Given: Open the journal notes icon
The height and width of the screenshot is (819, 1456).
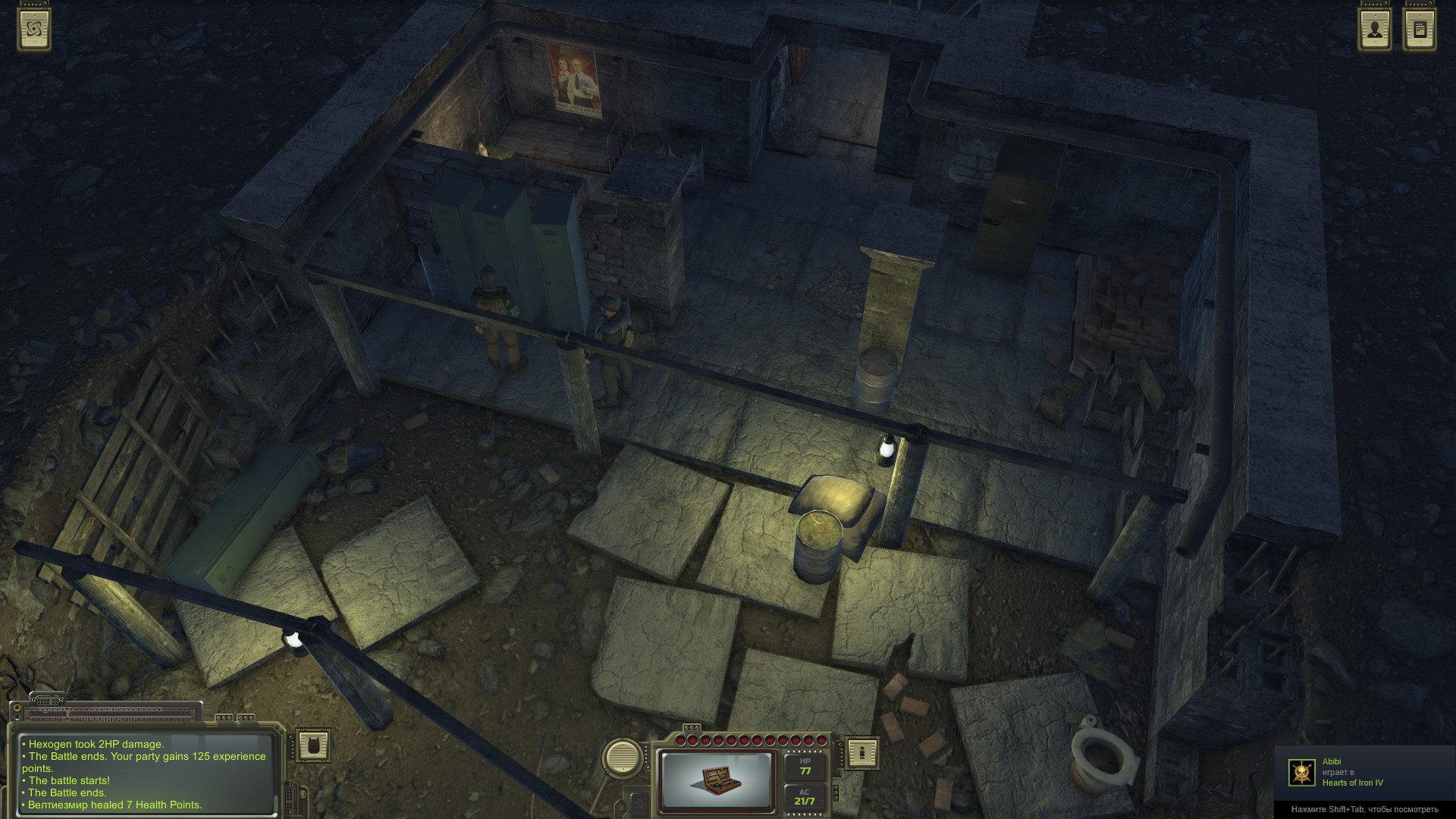Looking at the screenshot, I should [1420, 30].
